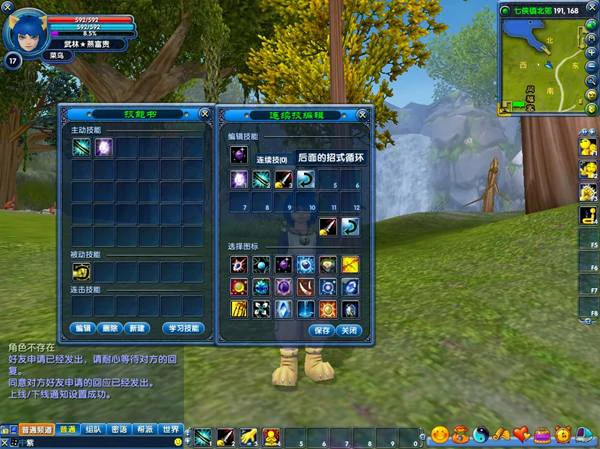This screenshot has height=449, width=600.
Task: Delete a skill with the 删除 button
Action: pos(110,328)
